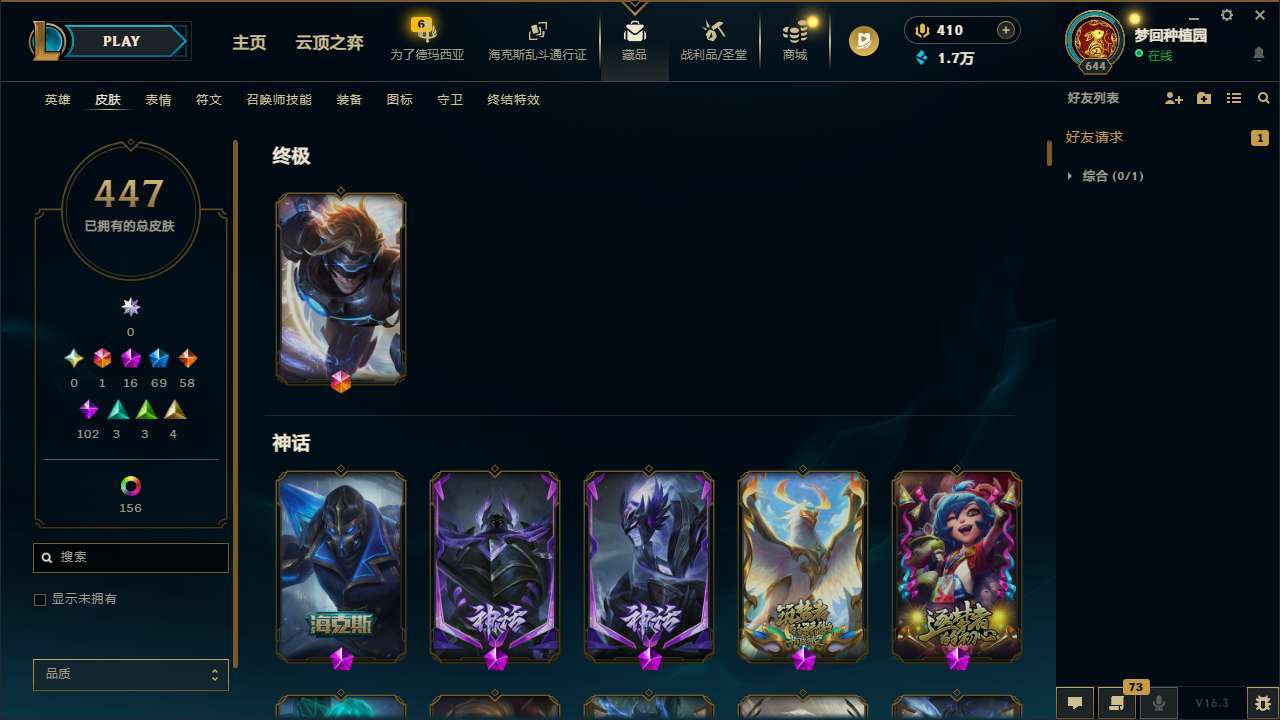Open the chat messages icon in bottom bar

(x=1074, y=702)
